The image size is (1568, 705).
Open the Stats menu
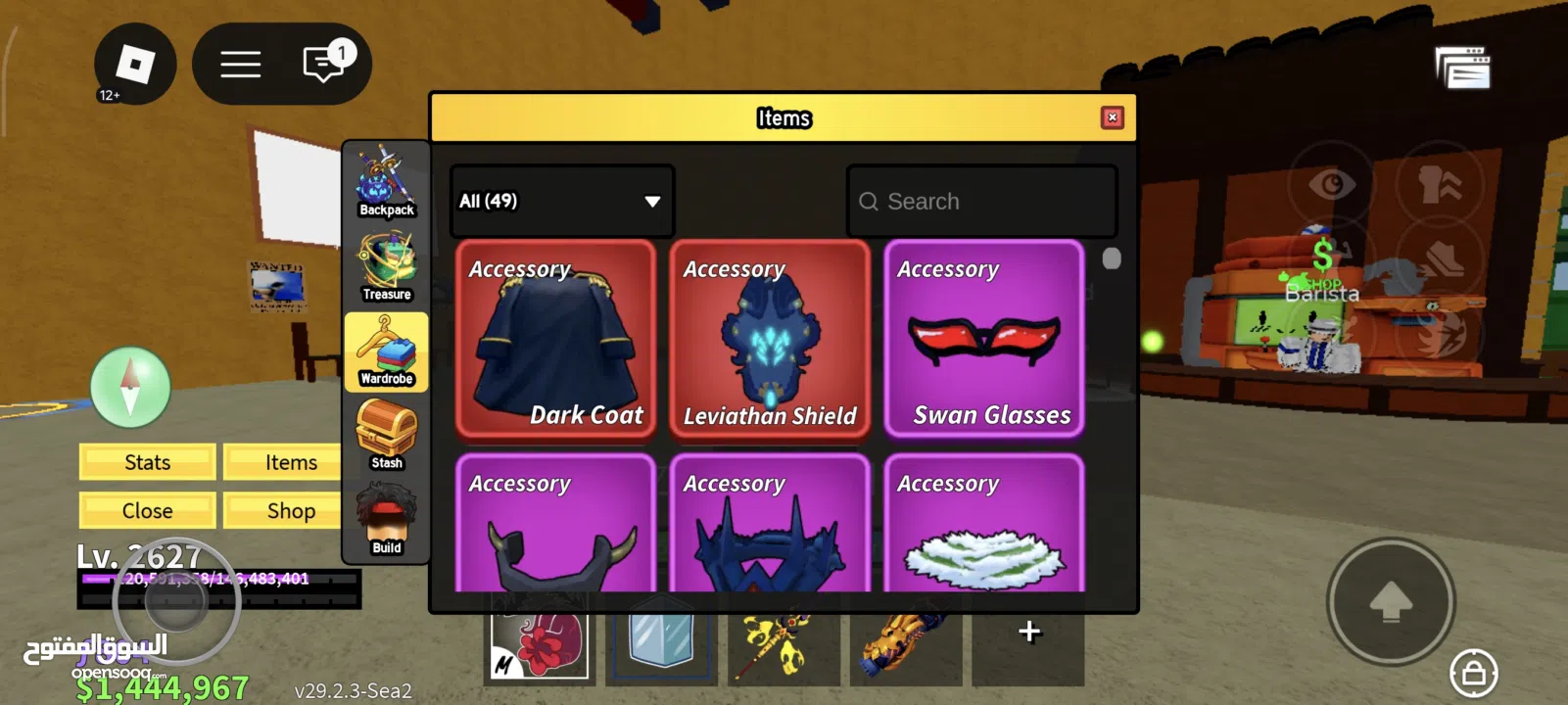[148, 462]
